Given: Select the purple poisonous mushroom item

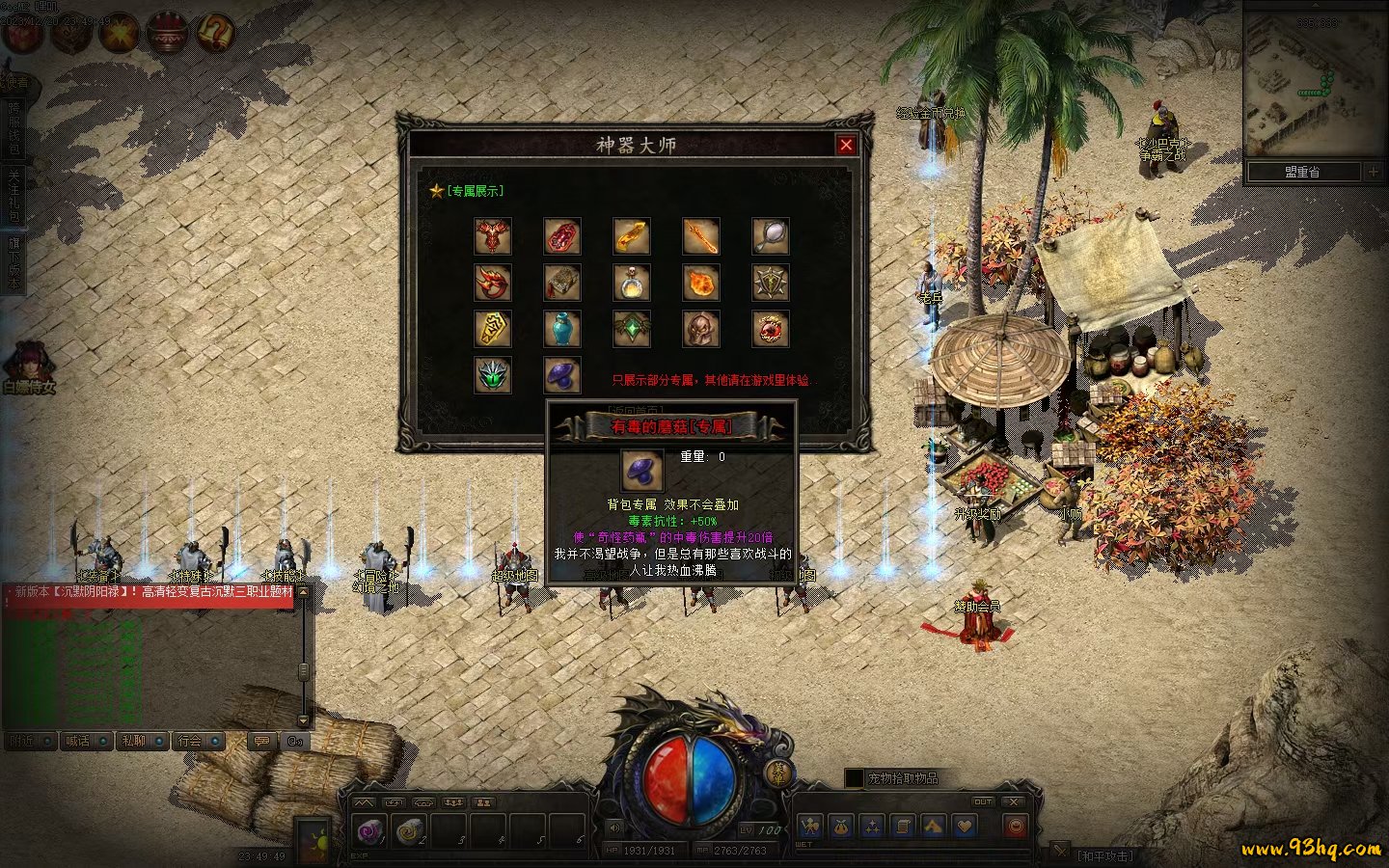Looking at the screenshot, I should point(561,374).
